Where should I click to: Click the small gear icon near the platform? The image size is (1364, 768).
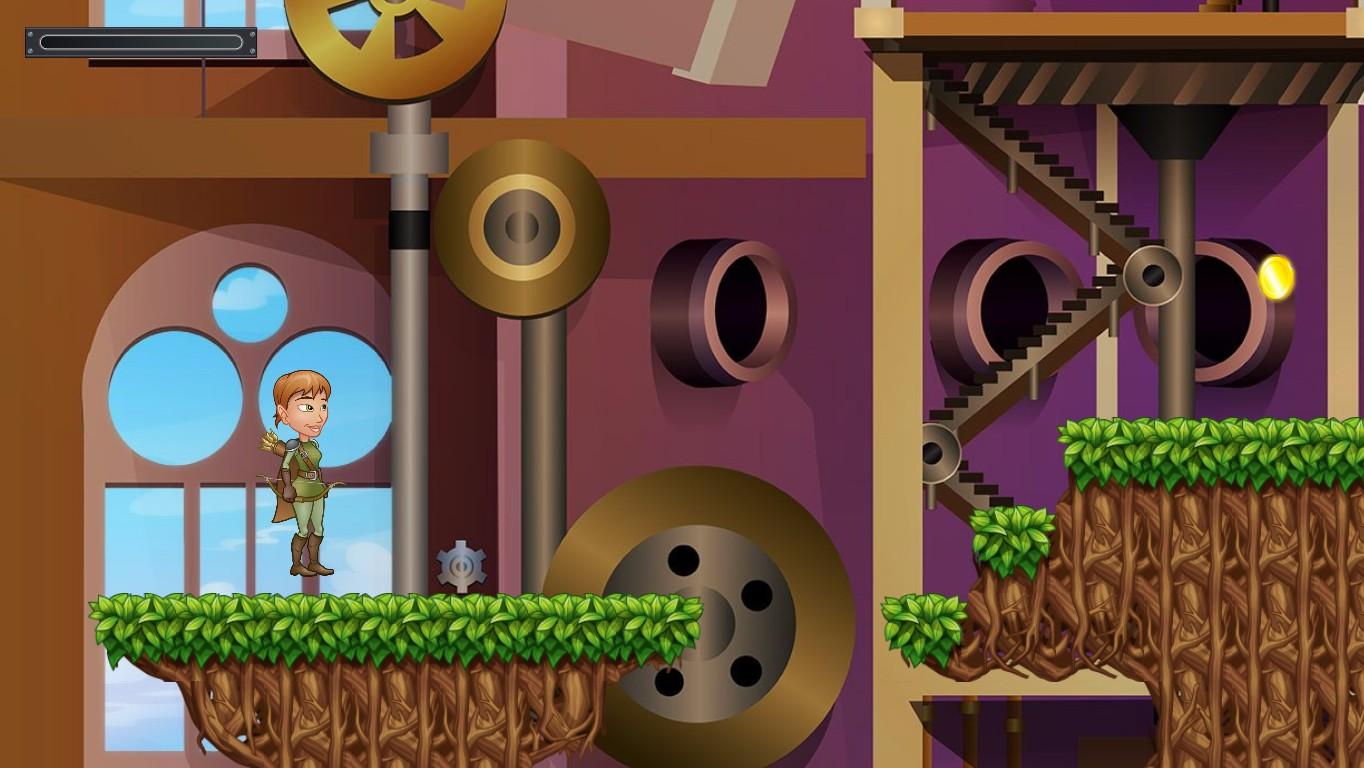pos(460,567)
